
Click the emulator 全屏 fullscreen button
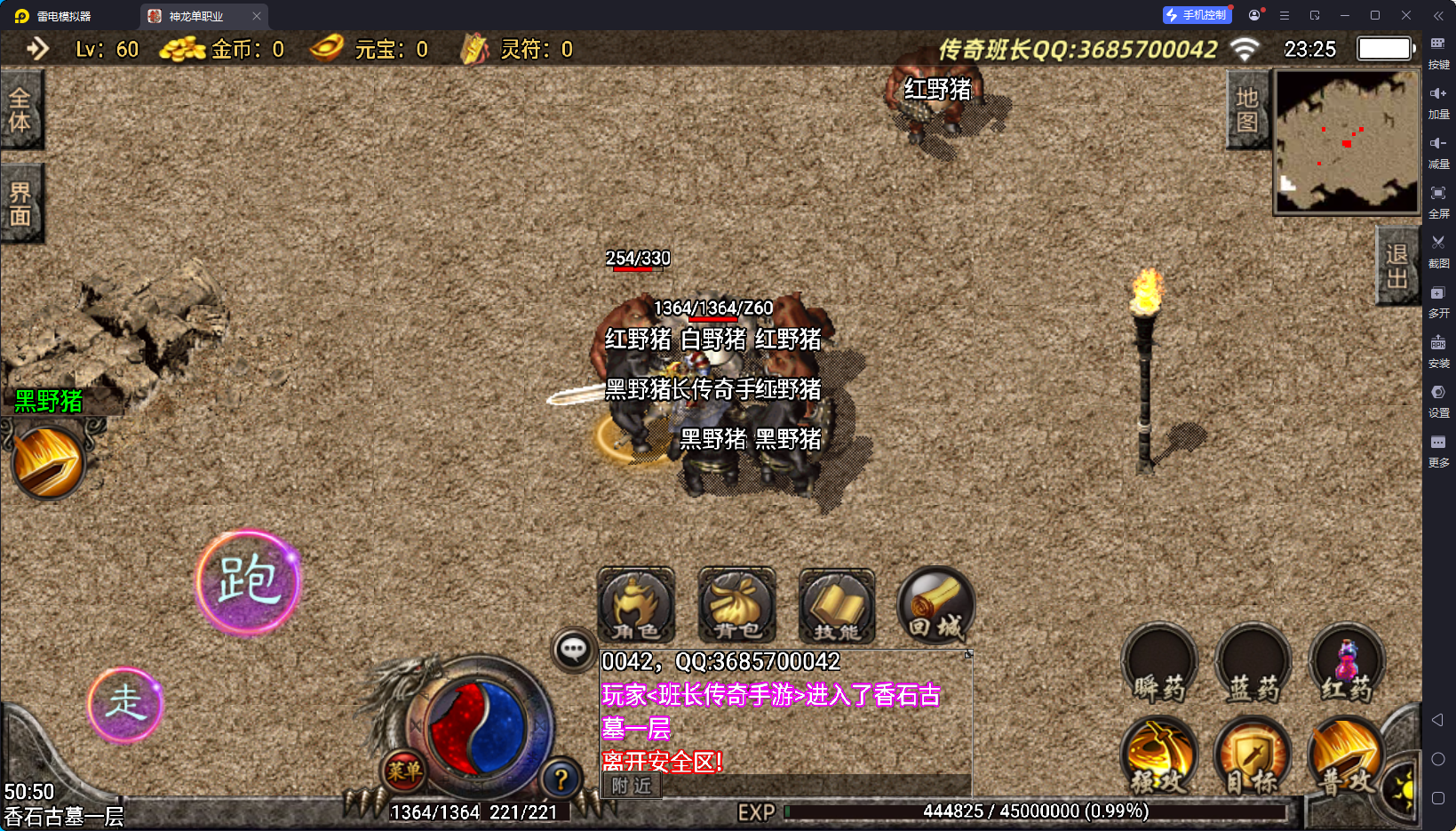point(1438,201)
